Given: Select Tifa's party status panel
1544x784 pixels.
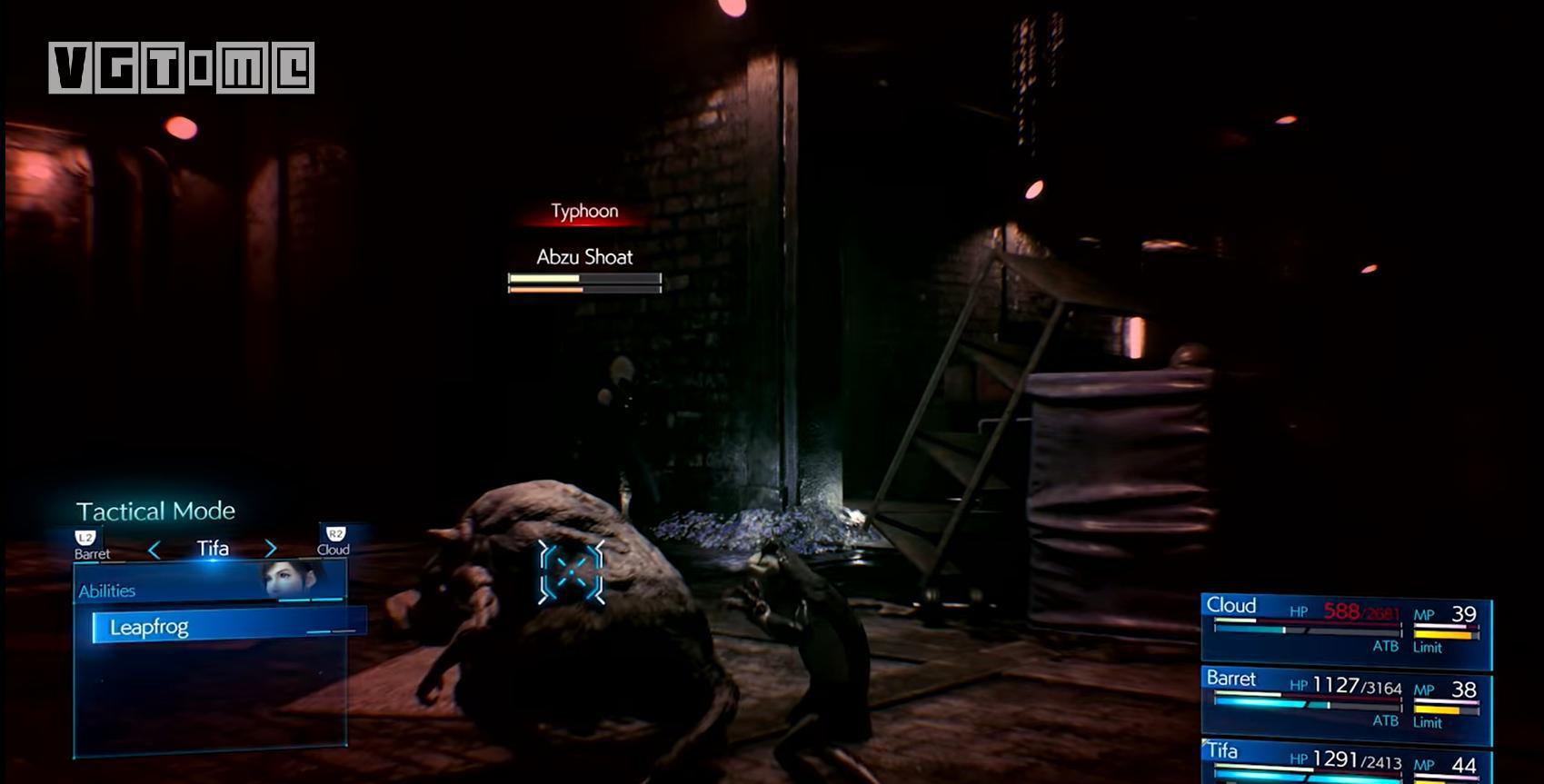Looking at the screenshot, I should (1345, 761).
